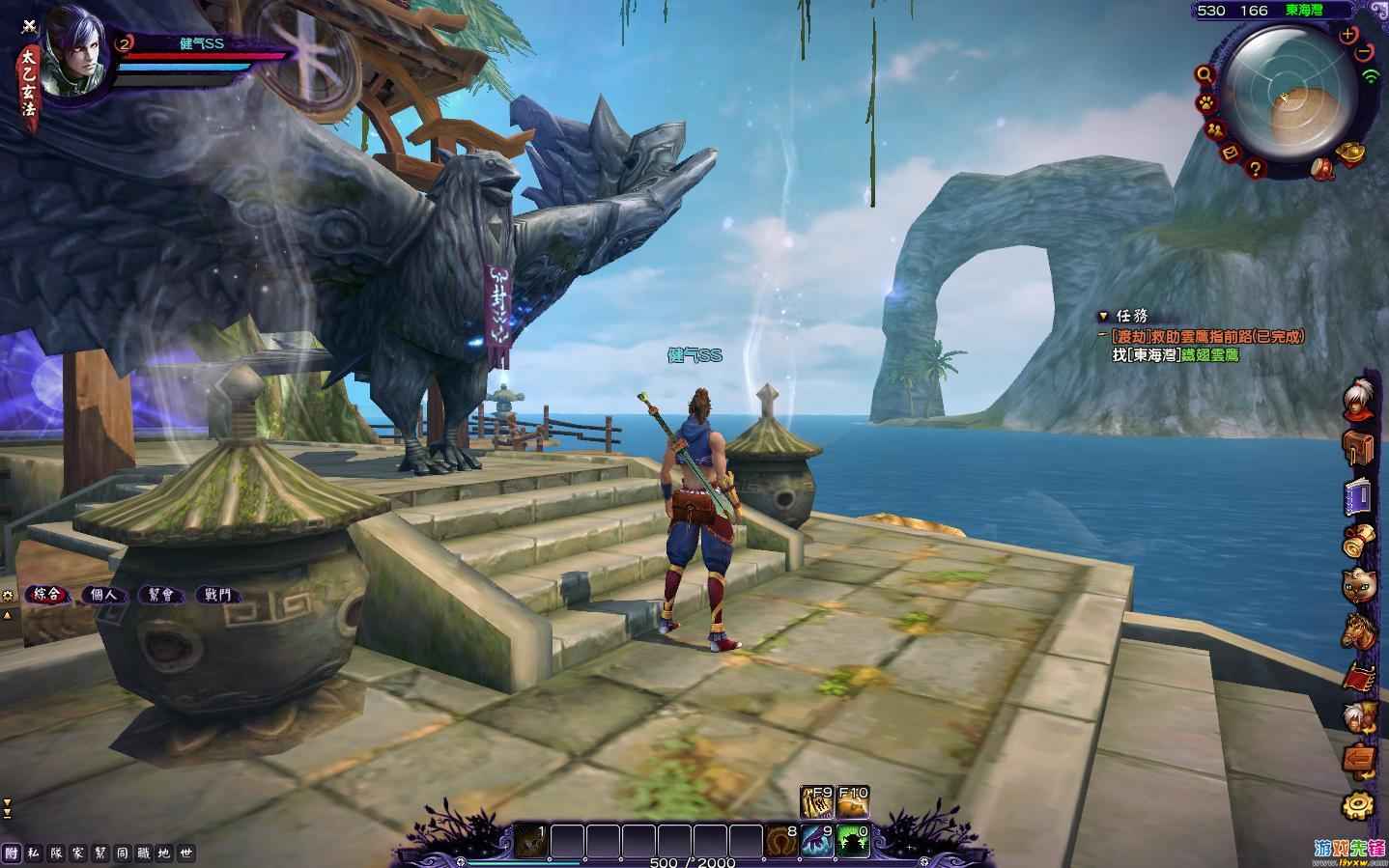
Task: Click the magnifying glass search icon
Action: point(1205,73)
